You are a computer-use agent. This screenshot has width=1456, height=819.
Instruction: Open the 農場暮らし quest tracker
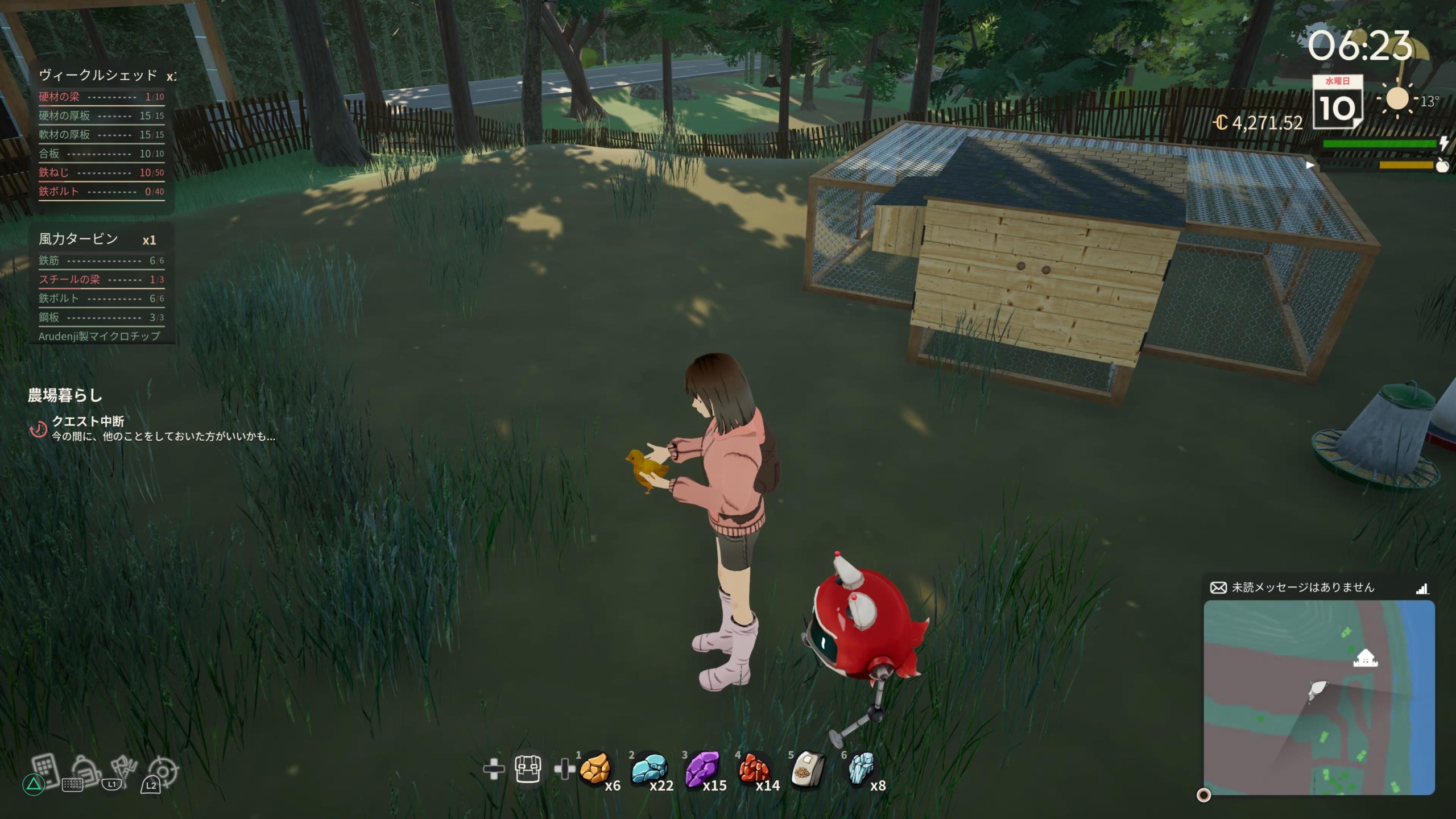[x=65, y=396]
